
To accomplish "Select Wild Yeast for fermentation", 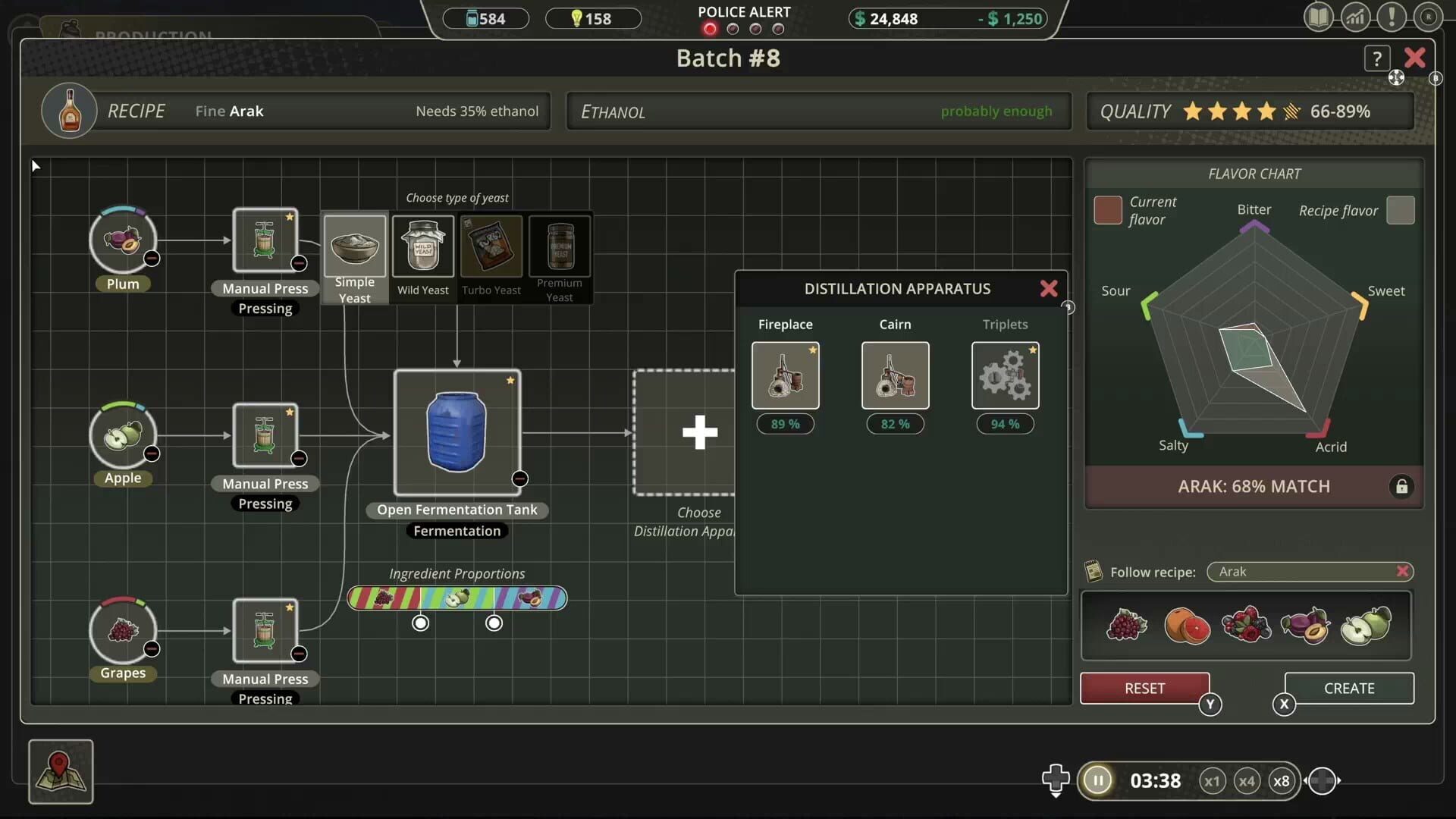I will tap(422, 250).
